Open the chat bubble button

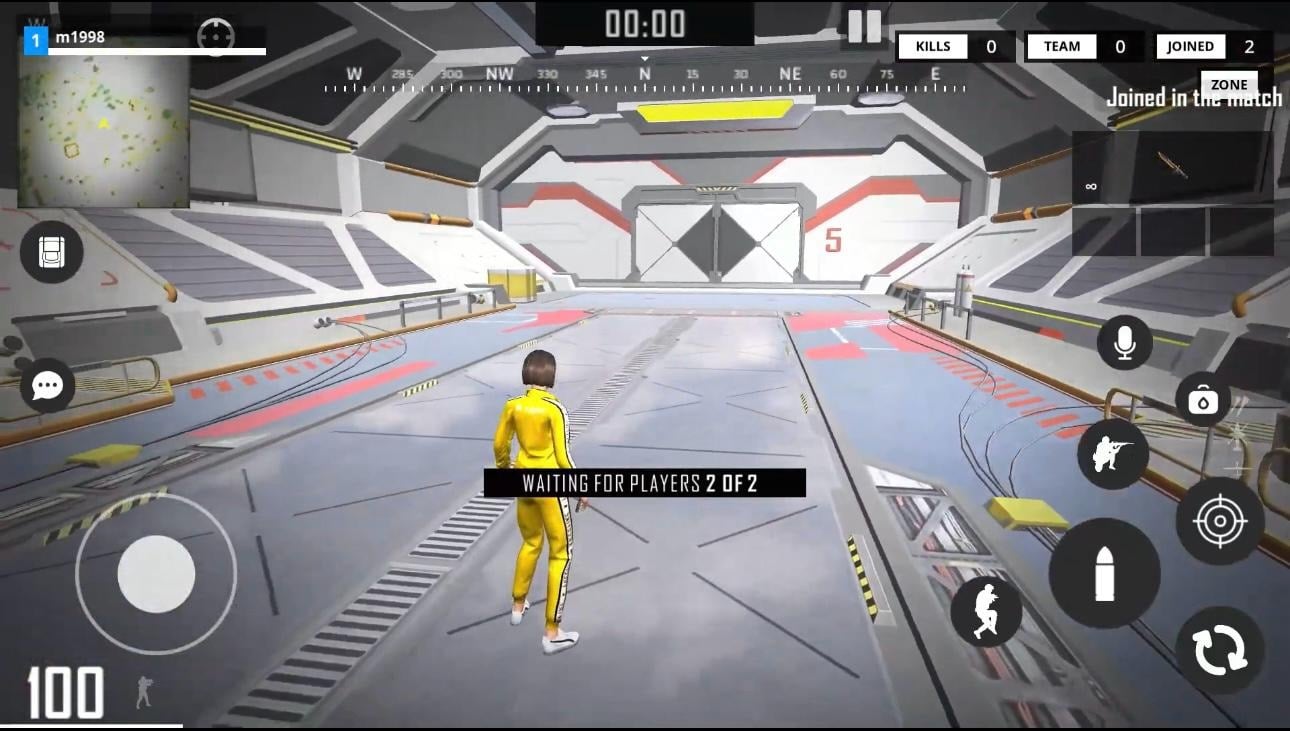(48, 385)
